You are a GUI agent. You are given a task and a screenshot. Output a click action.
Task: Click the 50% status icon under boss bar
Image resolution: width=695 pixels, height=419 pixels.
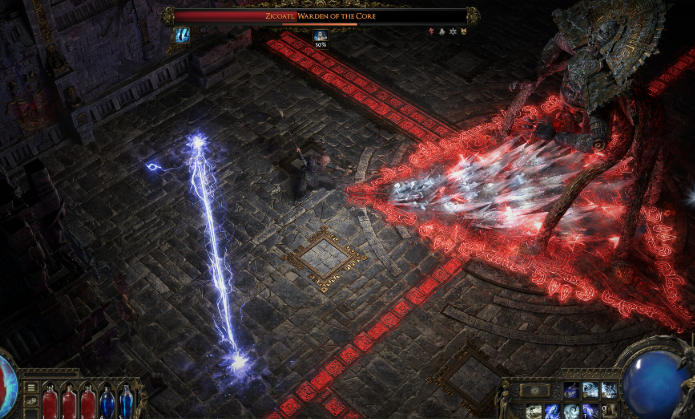pos(321,37)
